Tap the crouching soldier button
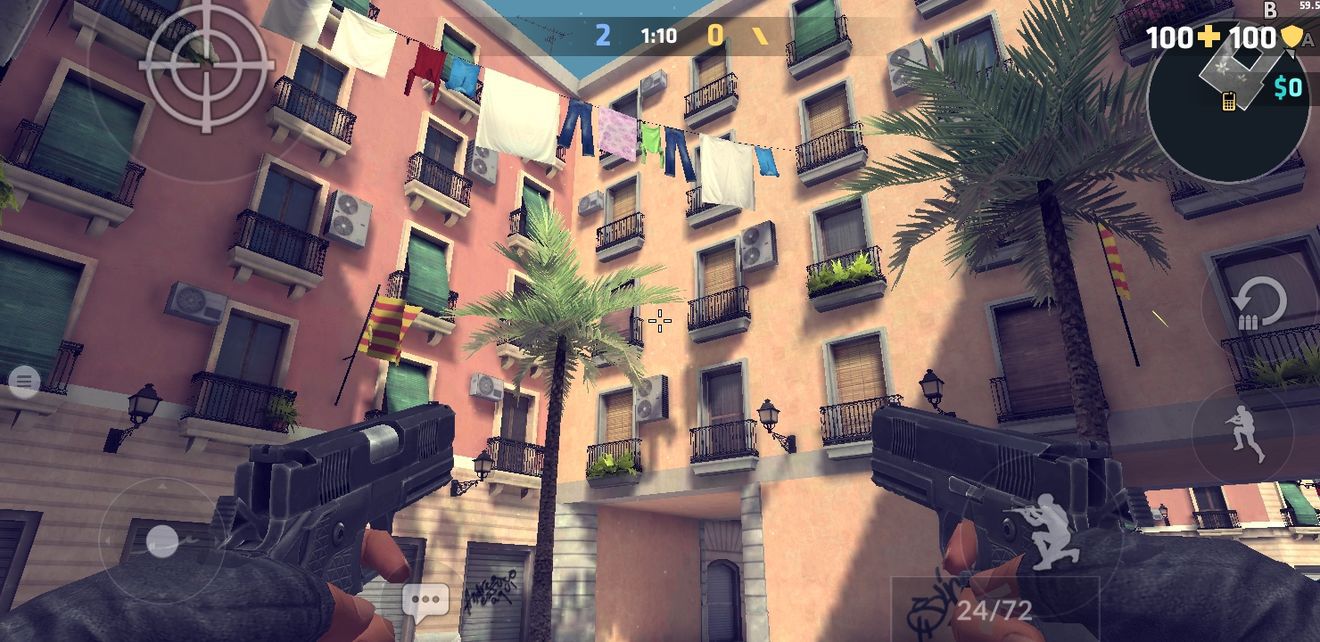 tap(1040, 529)
